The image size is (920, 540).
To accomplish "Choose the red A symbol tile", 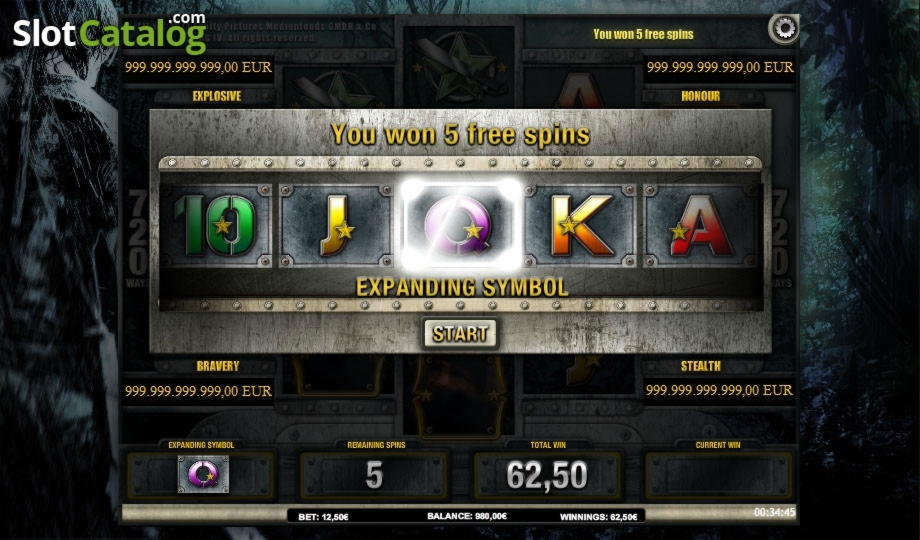I will [703, 225].
